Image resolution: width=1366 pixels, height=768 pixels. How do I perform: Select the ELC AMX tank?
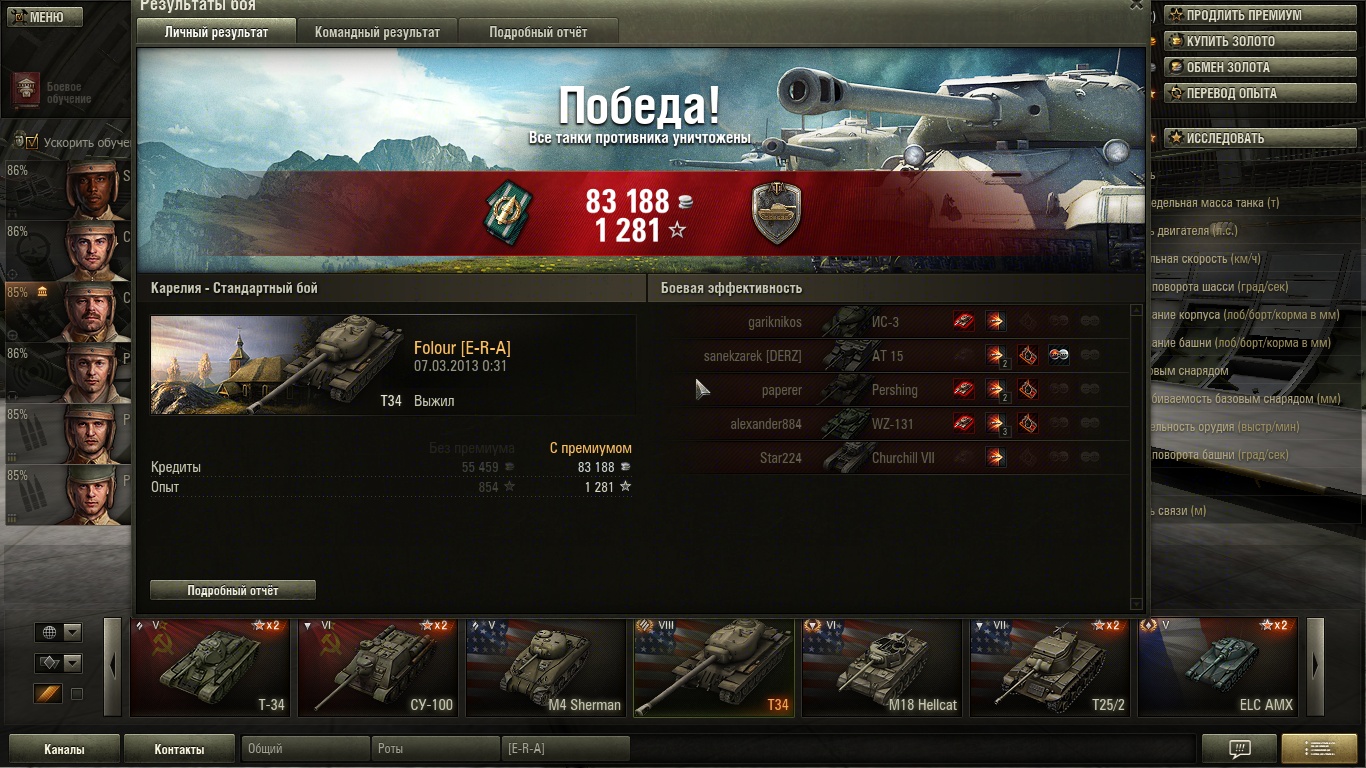pos(1218,667)
